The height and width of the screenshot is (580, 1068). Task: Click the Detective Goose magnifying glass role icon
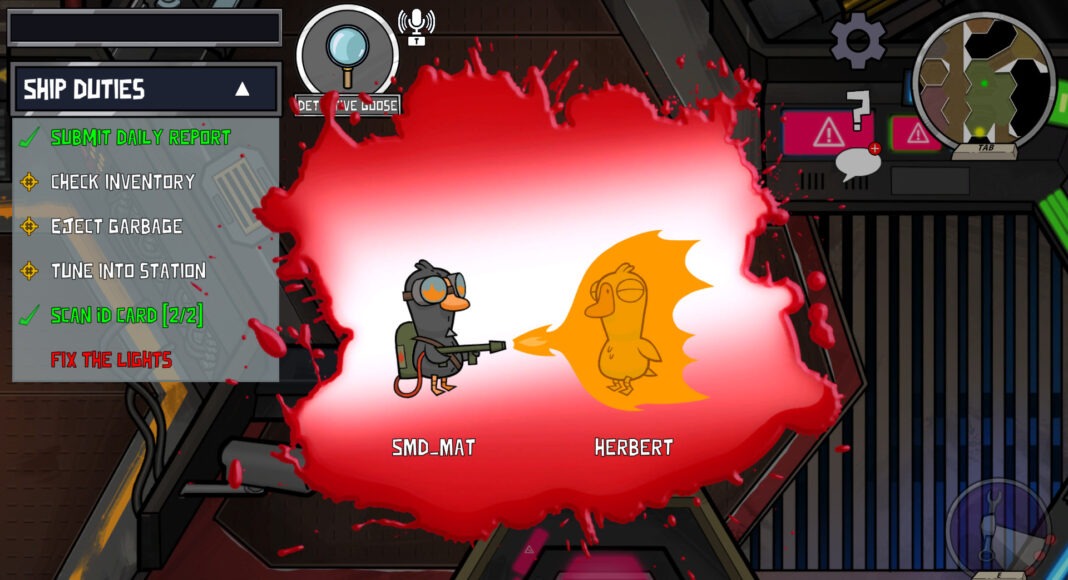[x=347, y=53]
